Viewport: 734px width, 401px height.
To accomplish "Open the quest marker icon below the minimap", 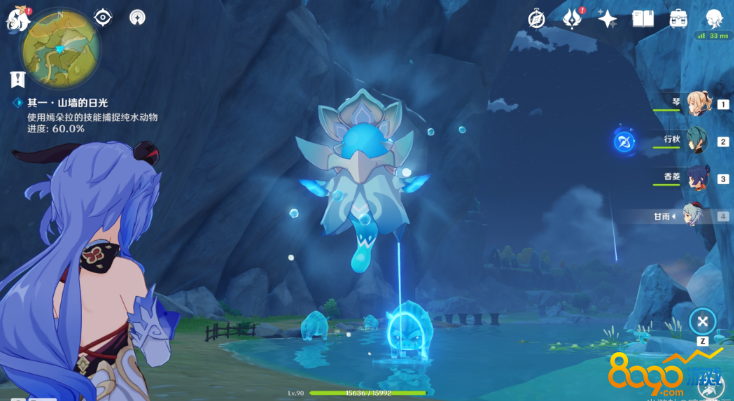I will point(17,79).
